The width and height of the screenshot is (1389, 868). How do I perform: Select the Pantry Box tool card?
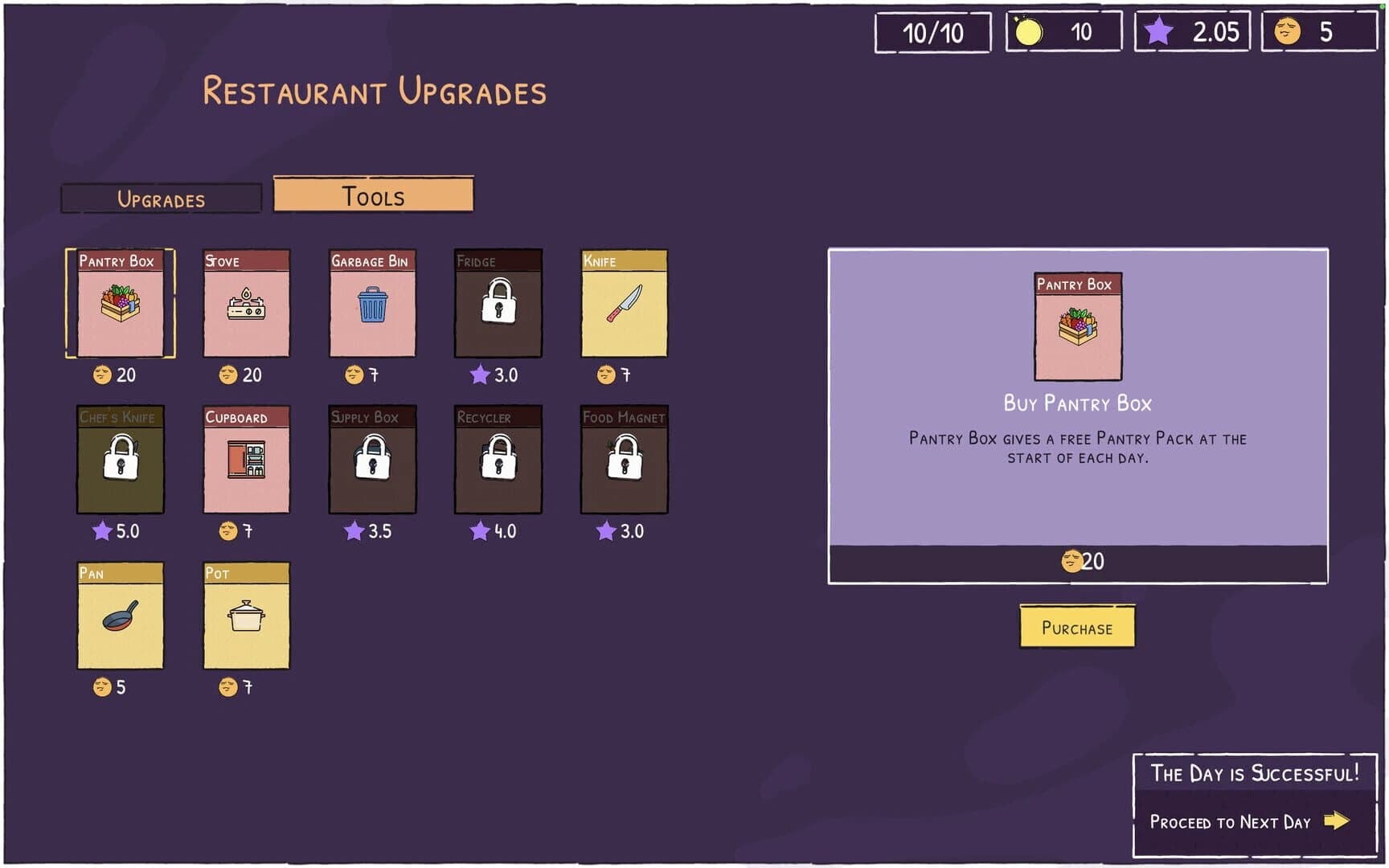(x=119, y=305)
